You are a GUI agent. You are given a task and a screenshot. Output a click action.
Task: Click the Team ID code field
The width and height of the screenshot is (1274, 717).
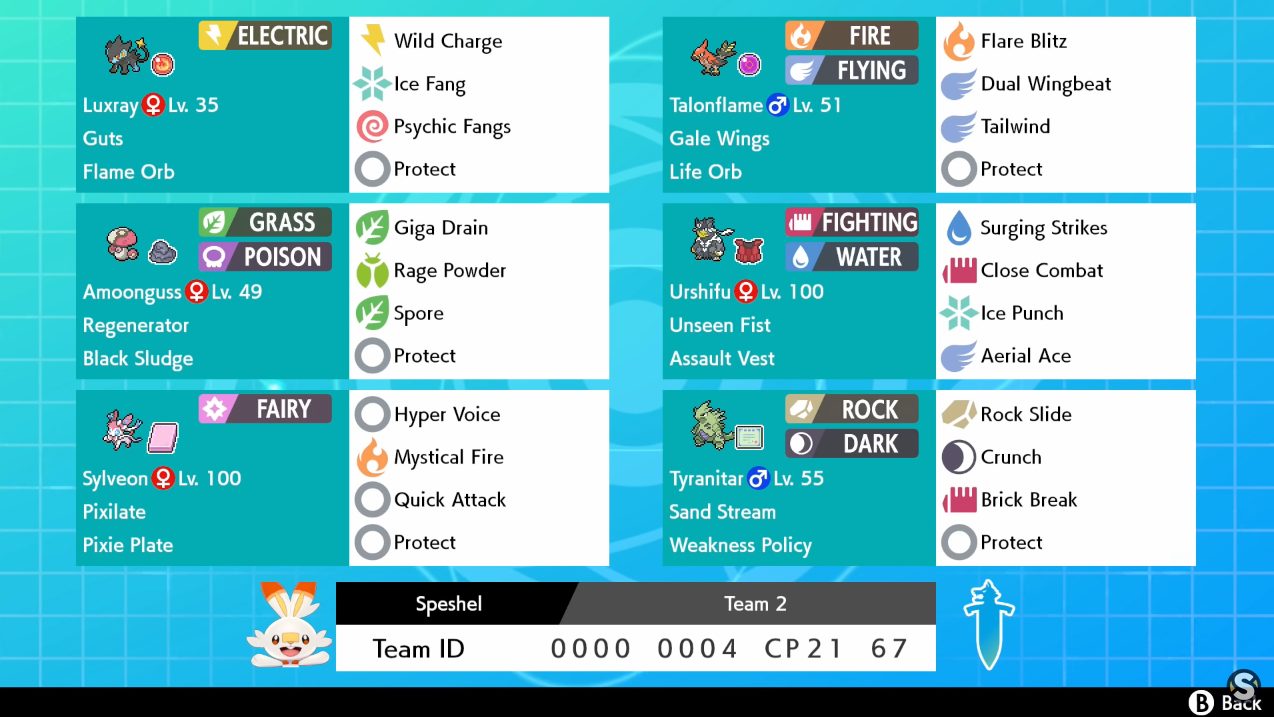729,649
